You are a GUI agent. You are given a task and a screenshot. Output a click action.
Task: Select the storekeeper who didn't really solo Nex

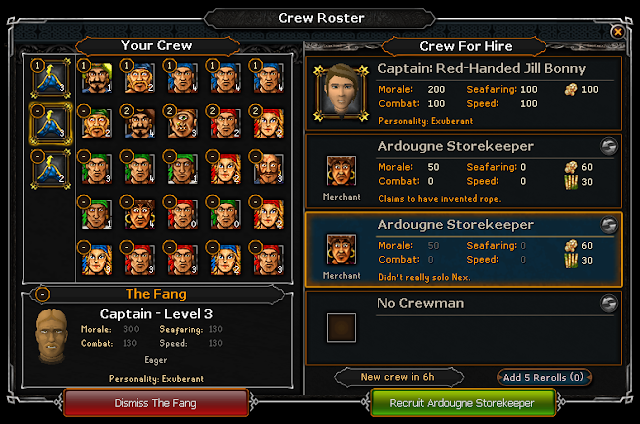pyautogui.click(x=462, y=248)
